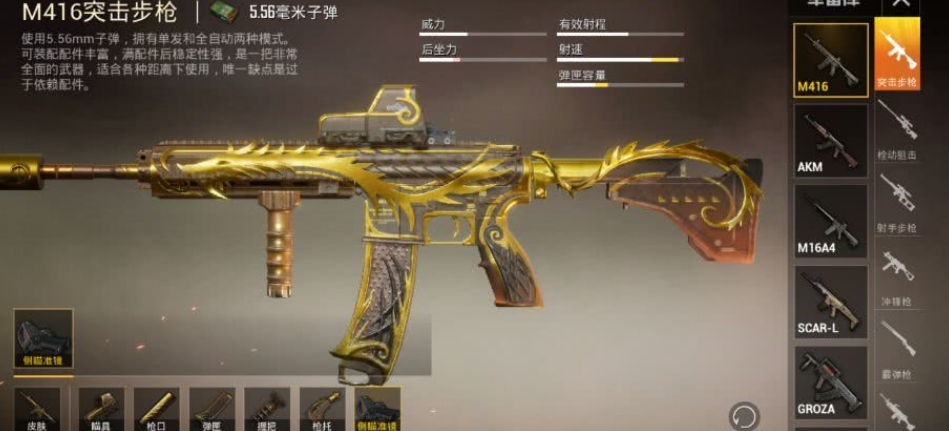Choose the 握把 grip attachment tab
This screenshot has width=949, height=431.
267,409
